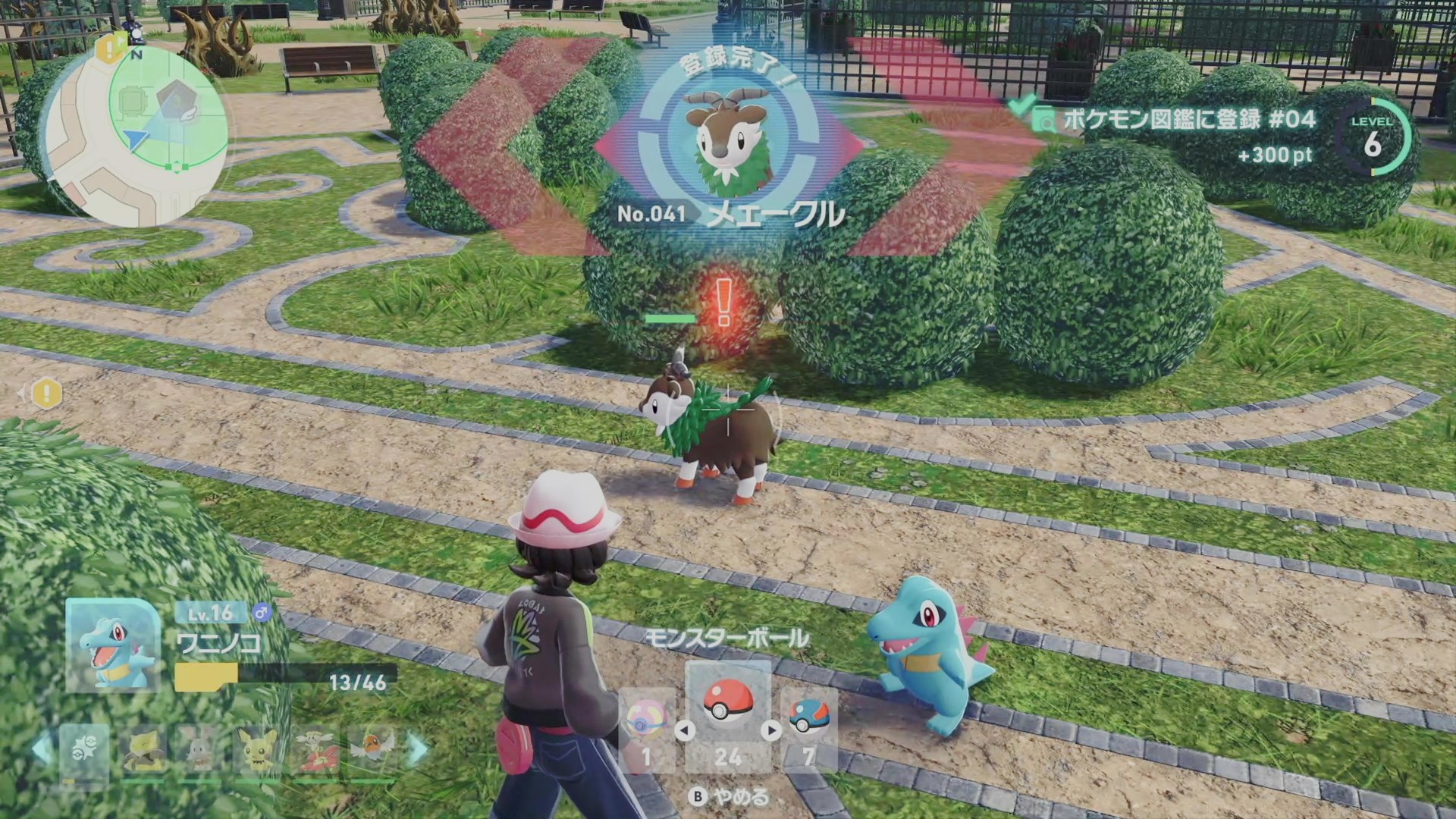Switch to Abra in the party bar

[145, 751]
